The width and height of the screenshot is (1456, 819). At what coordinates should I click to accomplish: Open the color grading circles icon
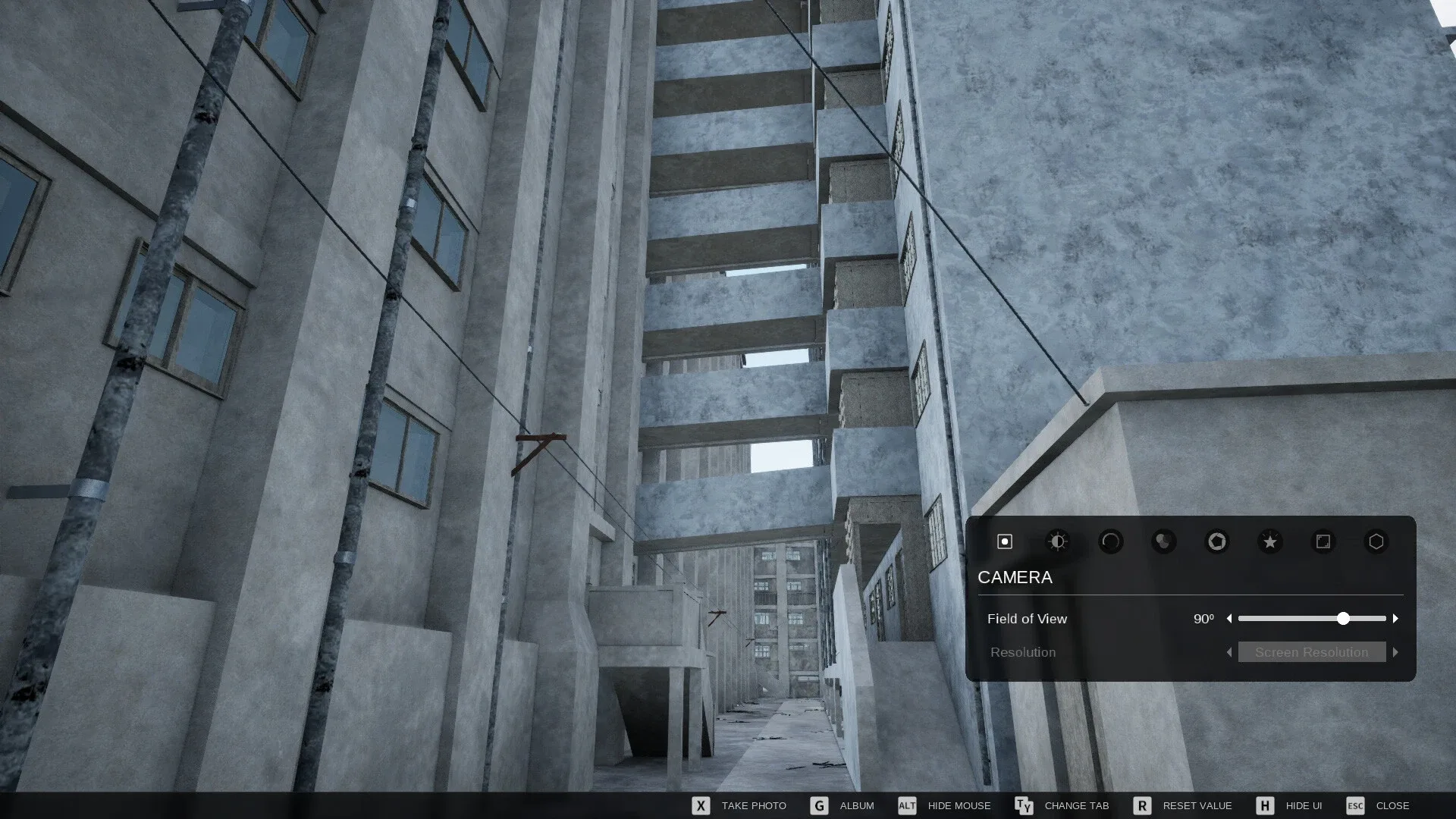point(1163,541)
